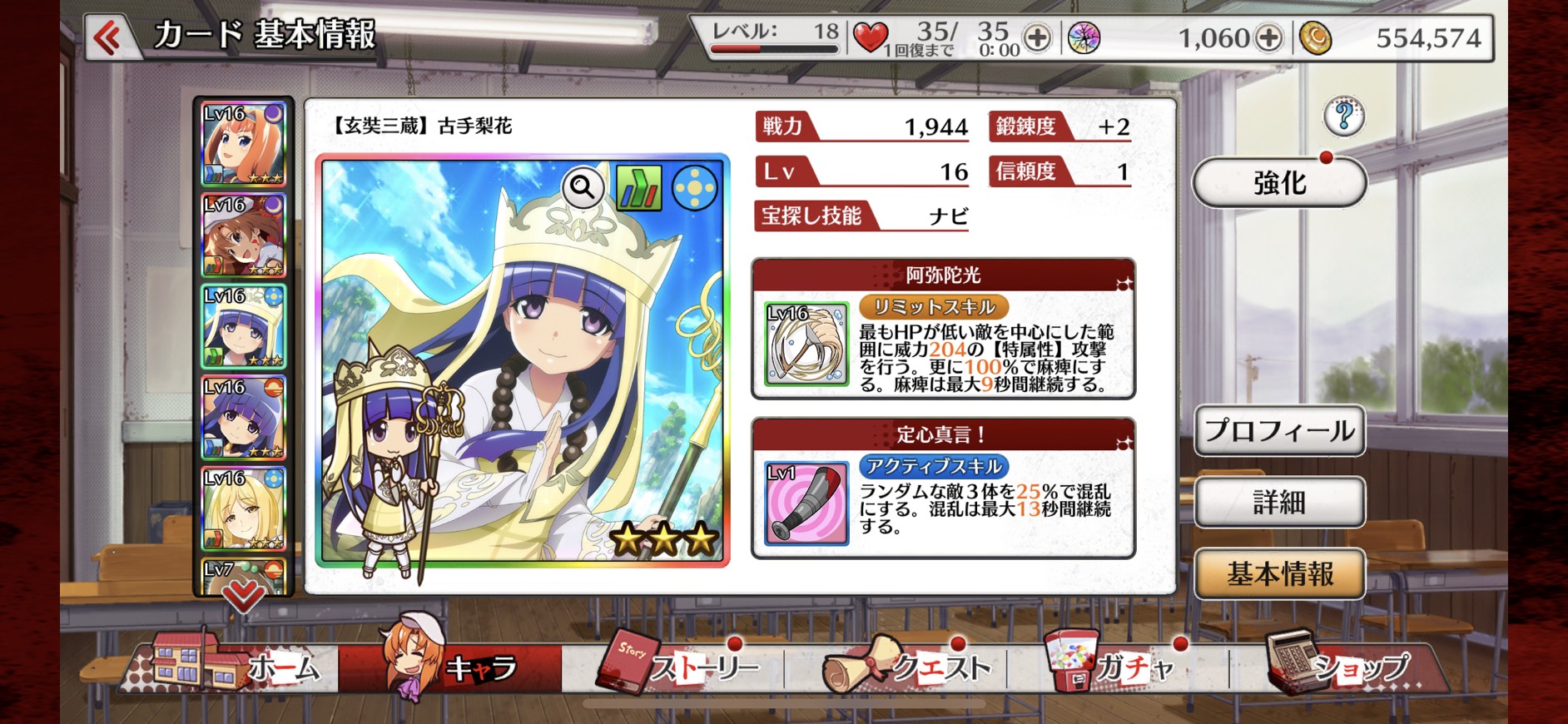Open the 強化 enhancement screen
The image size is (1568, 724).
(x=1279, y=182)
